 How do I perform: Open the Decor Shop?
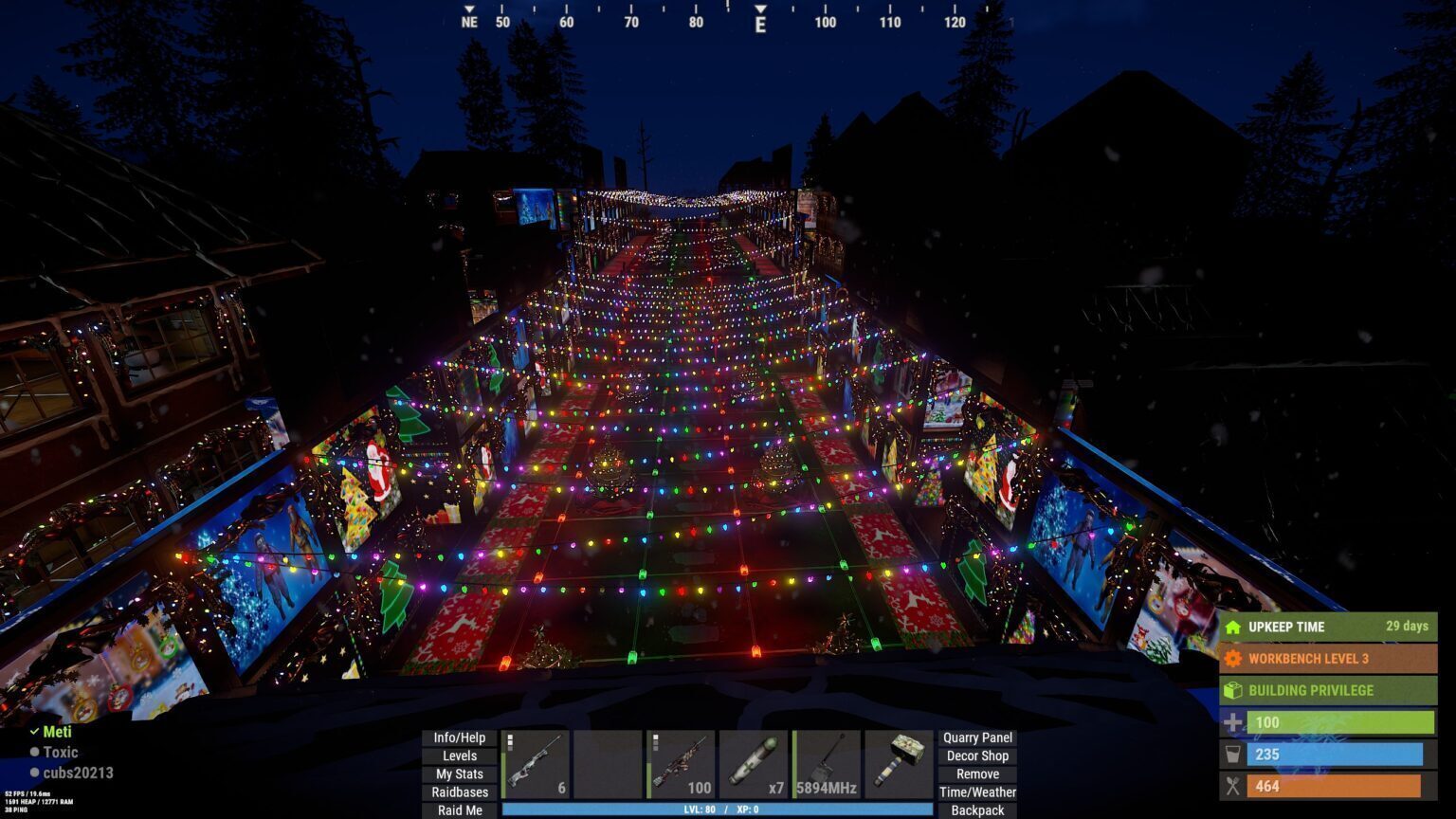tap(978, 756)
